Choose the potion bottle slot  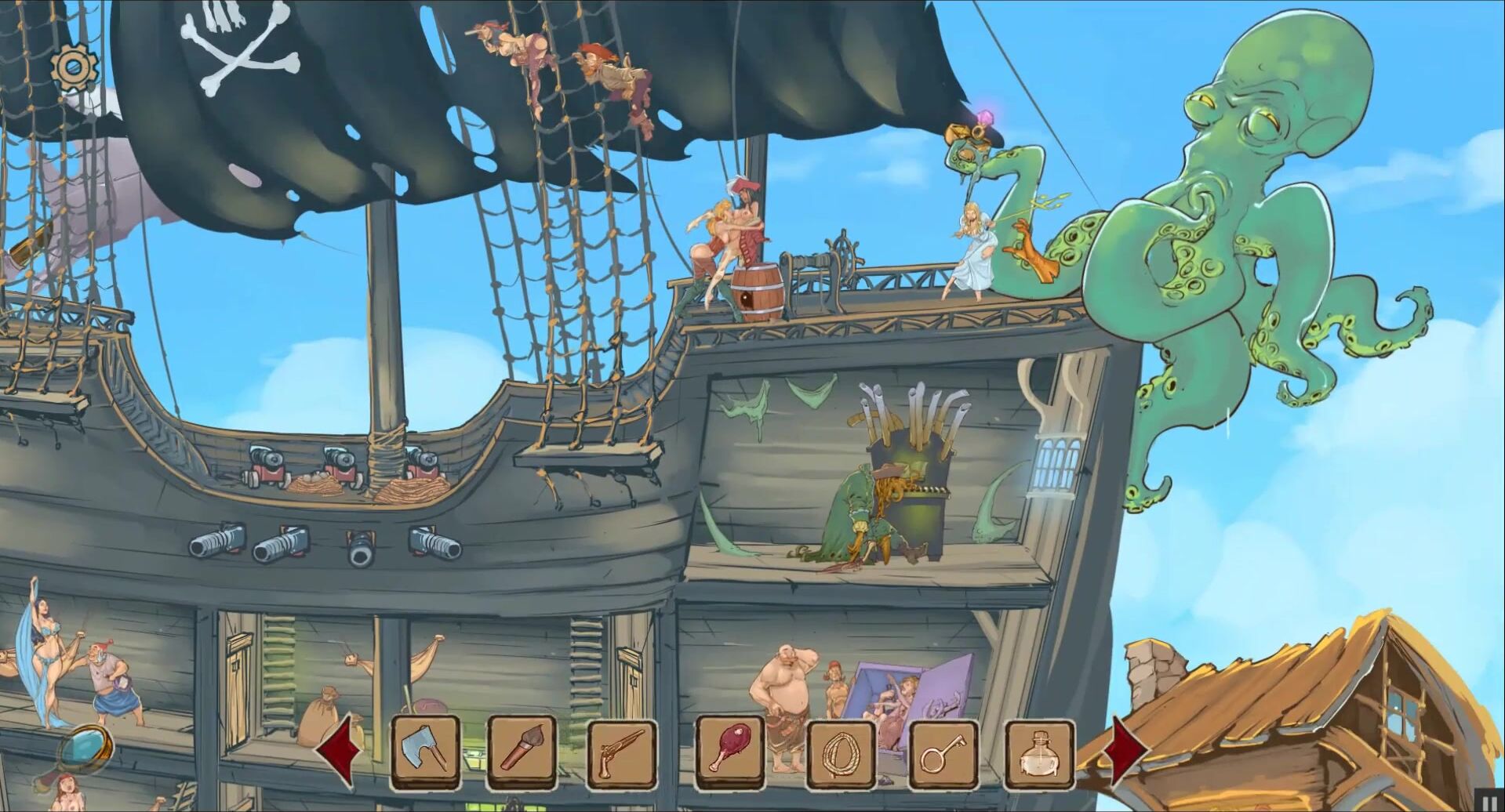pyautogui.click(x=1039, y=754)
